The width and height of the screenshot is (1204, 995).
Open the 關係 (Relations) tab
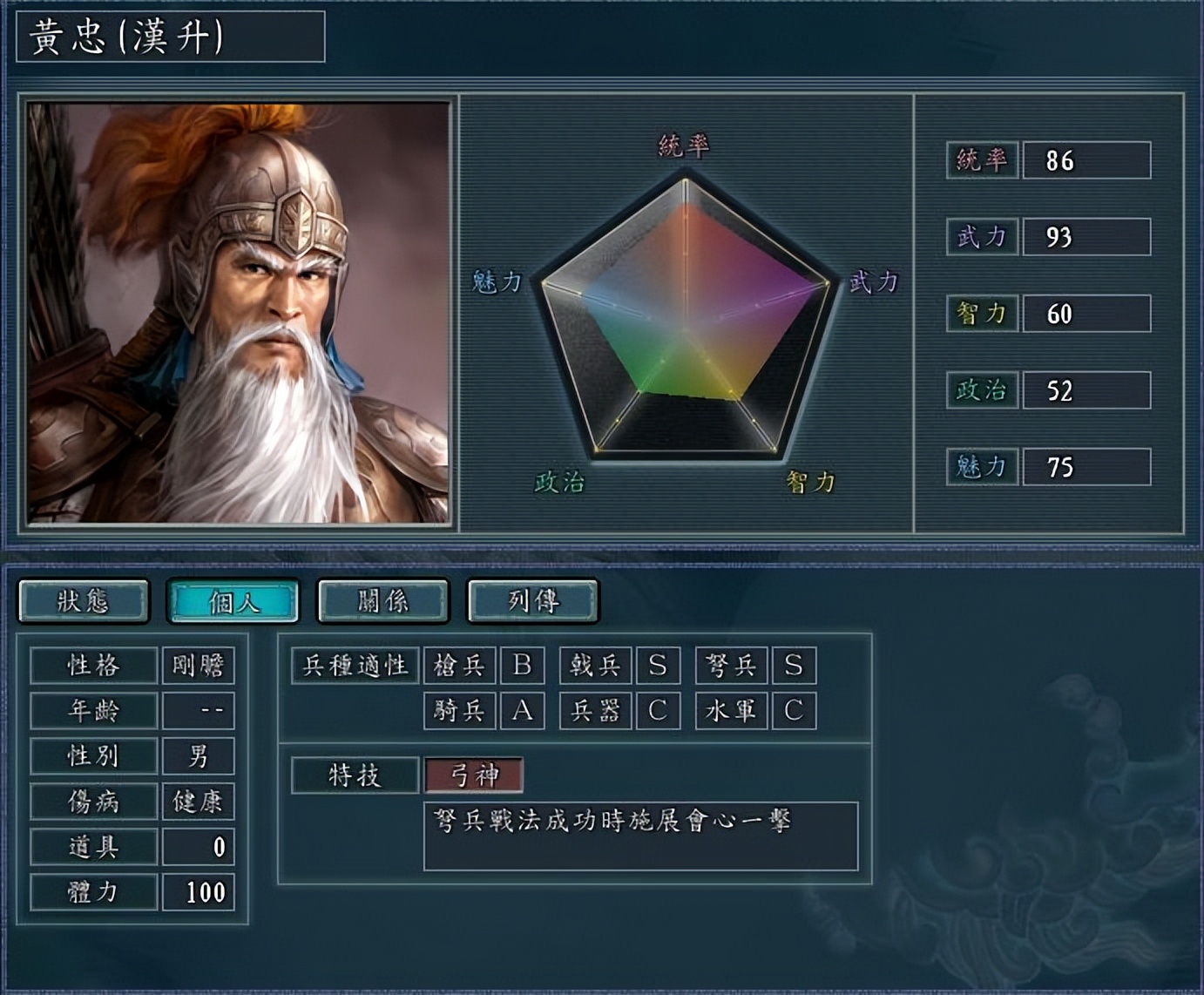(x=384, y=600)
